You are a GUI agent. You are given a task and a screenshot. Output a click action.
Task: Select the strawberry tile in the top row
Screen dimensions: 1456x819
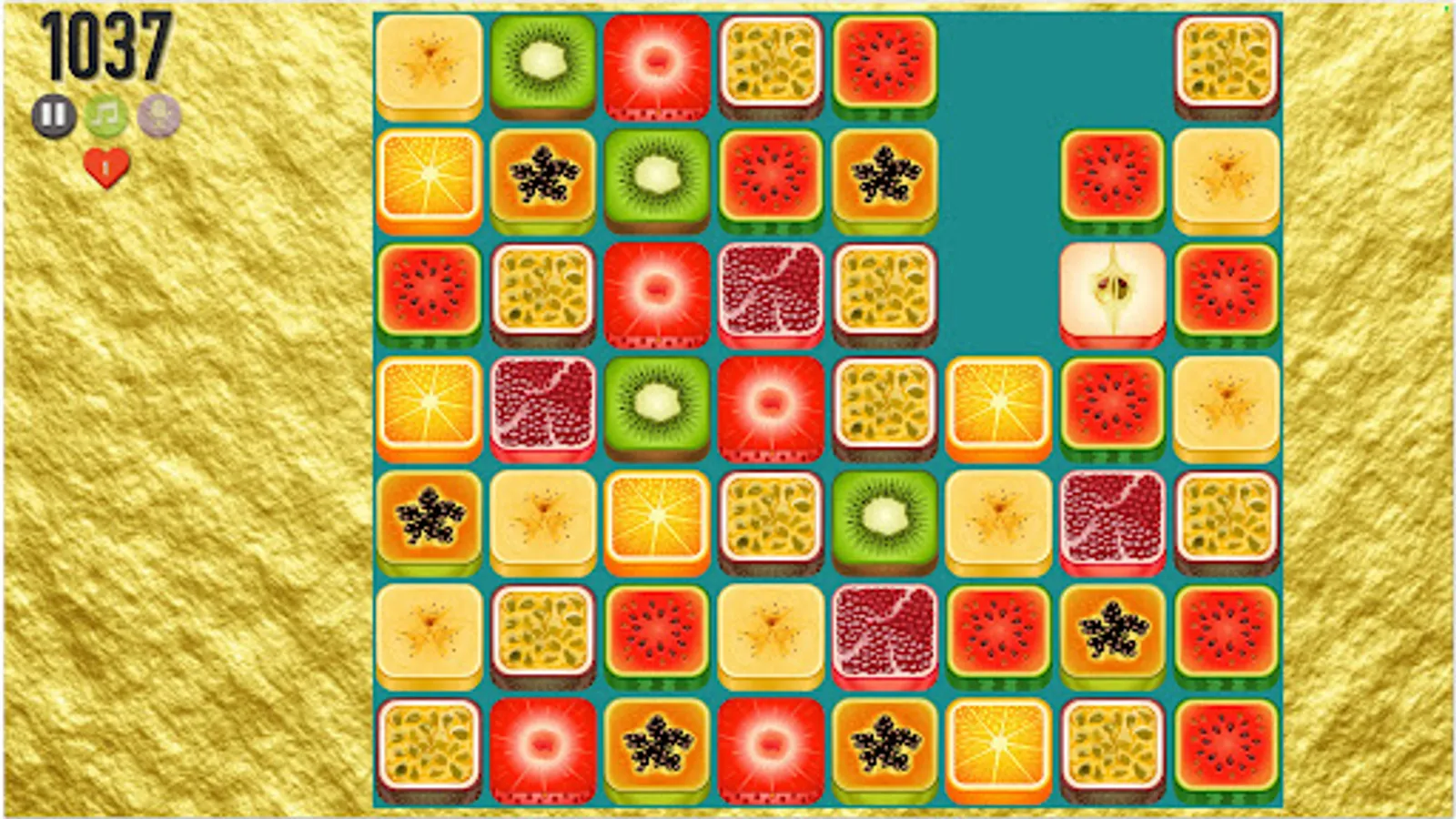(657, 64)
